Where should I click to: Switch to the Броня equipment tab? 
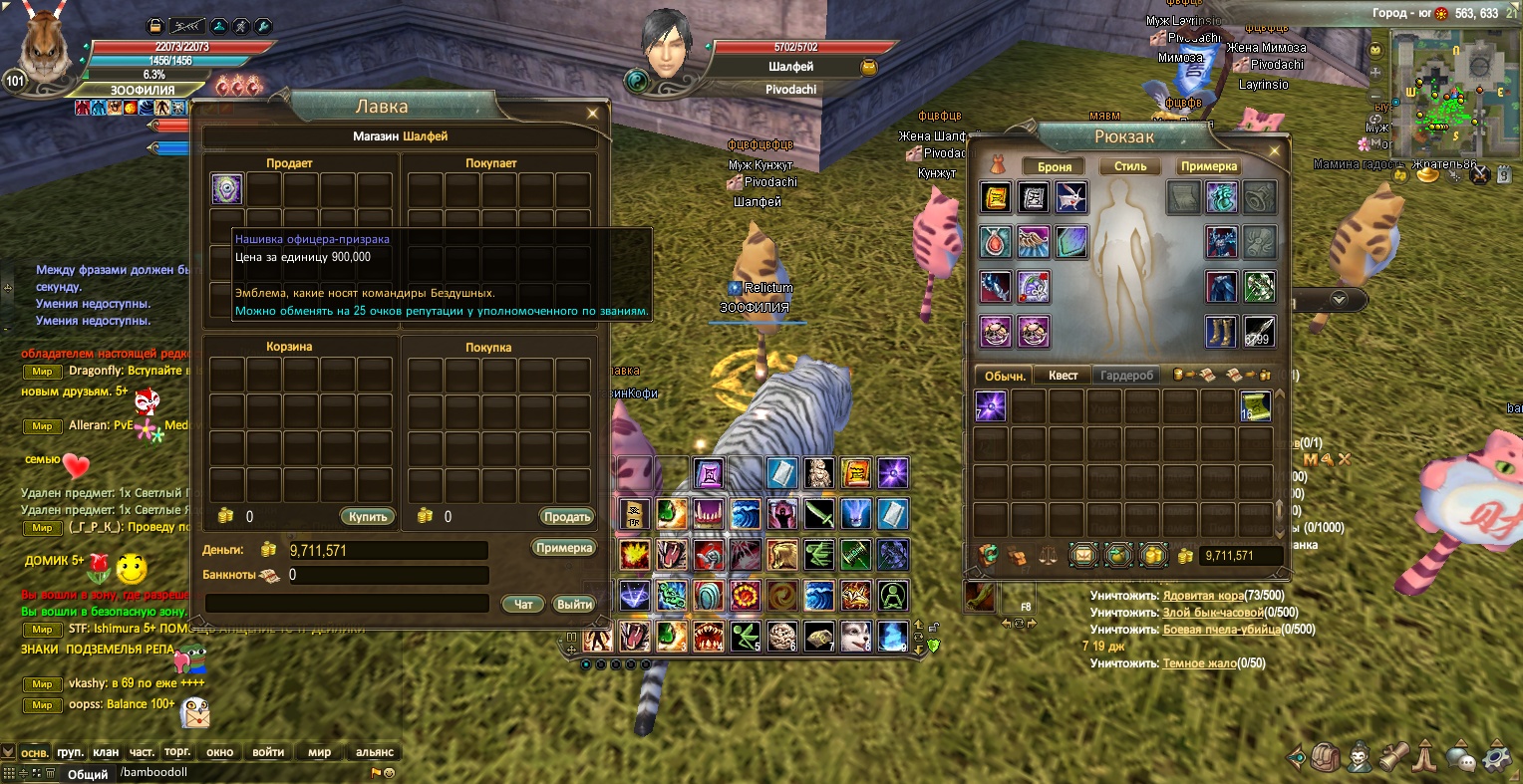pyautogui.click(x=1055, y=166)
